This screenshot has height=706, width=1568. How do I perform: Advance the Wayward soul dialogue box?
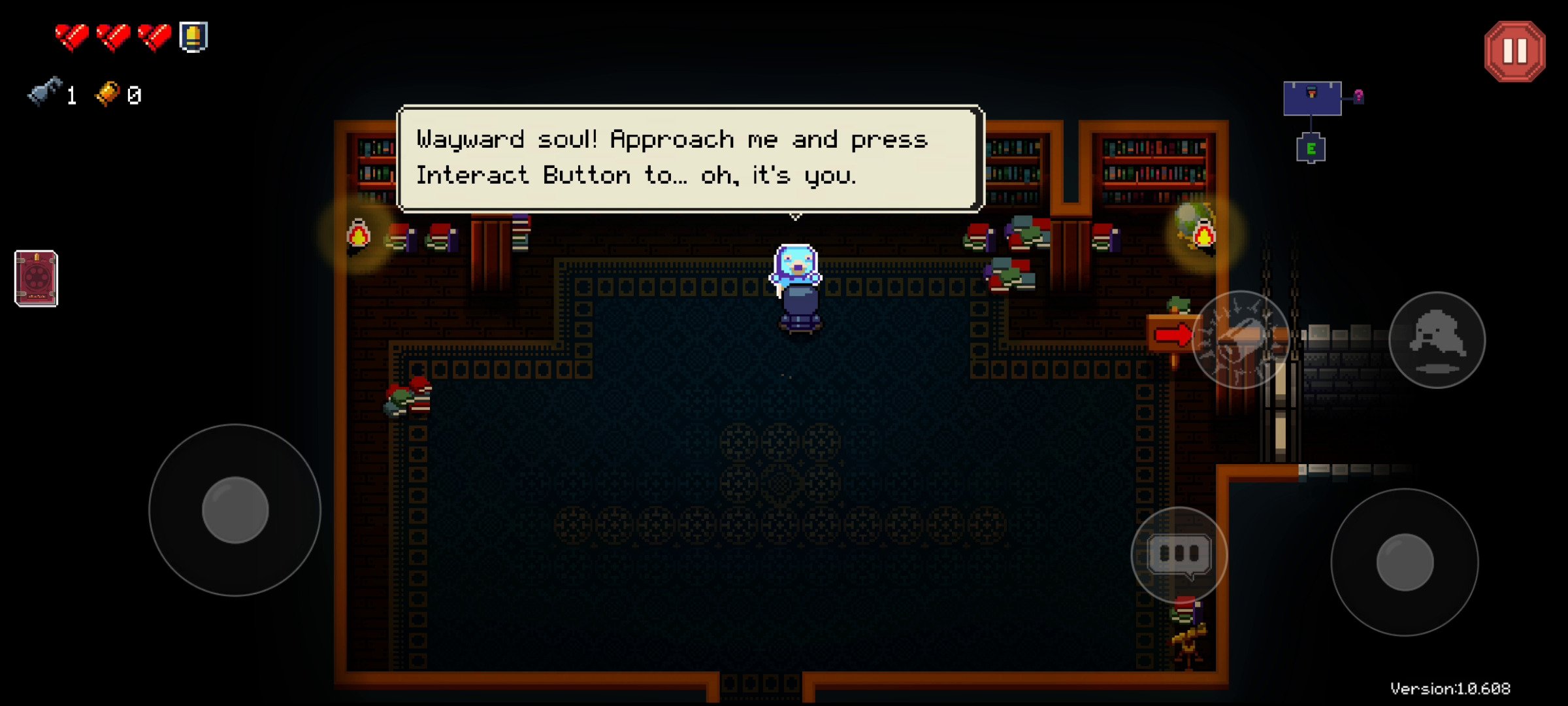(x=690, y=159)
